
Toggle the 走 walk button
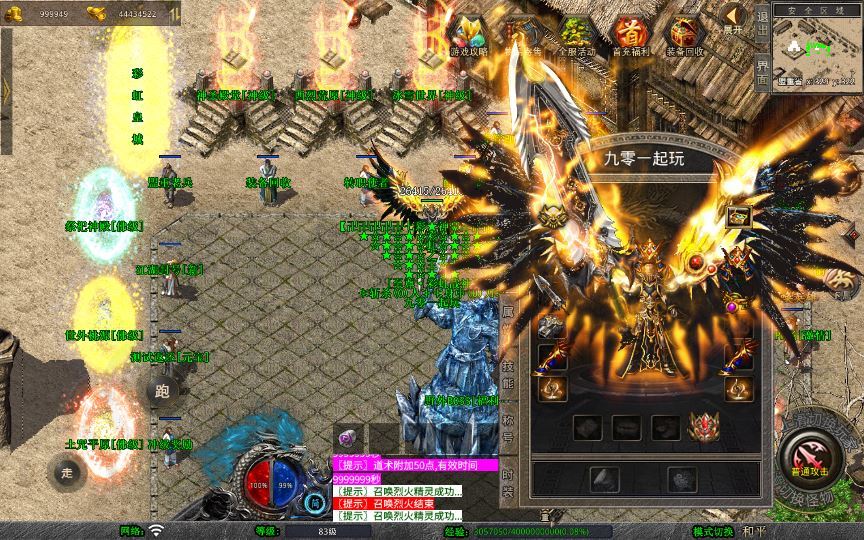click(66, 472)
